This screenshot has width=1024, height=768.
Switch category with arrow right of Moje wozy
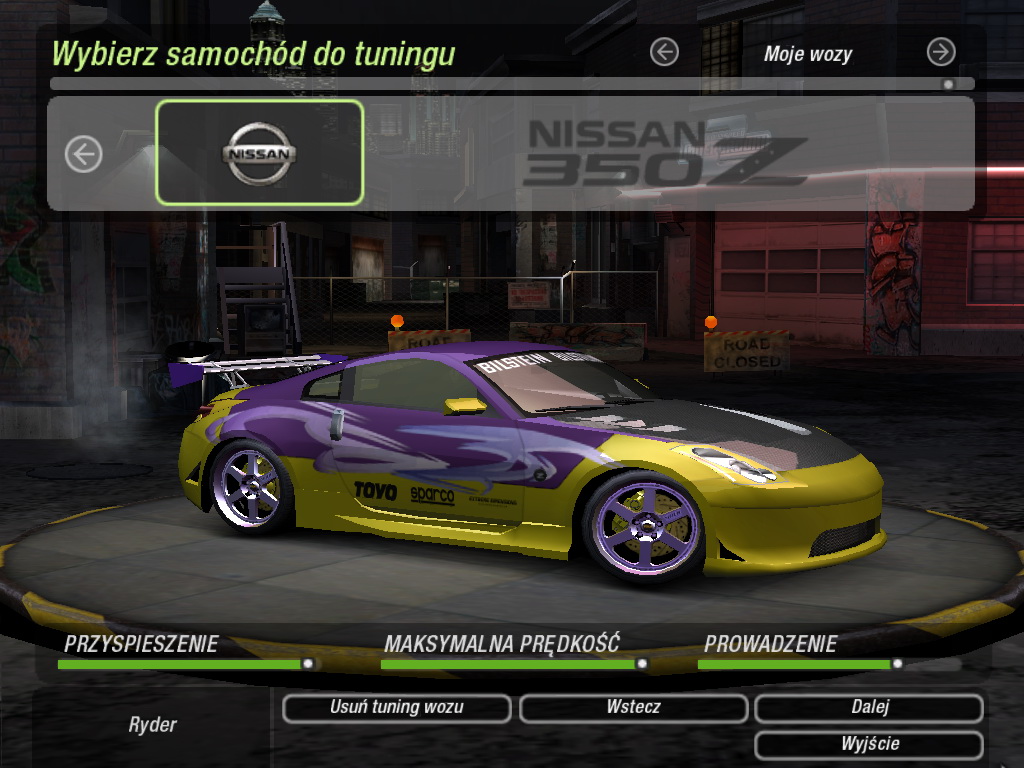941,52
